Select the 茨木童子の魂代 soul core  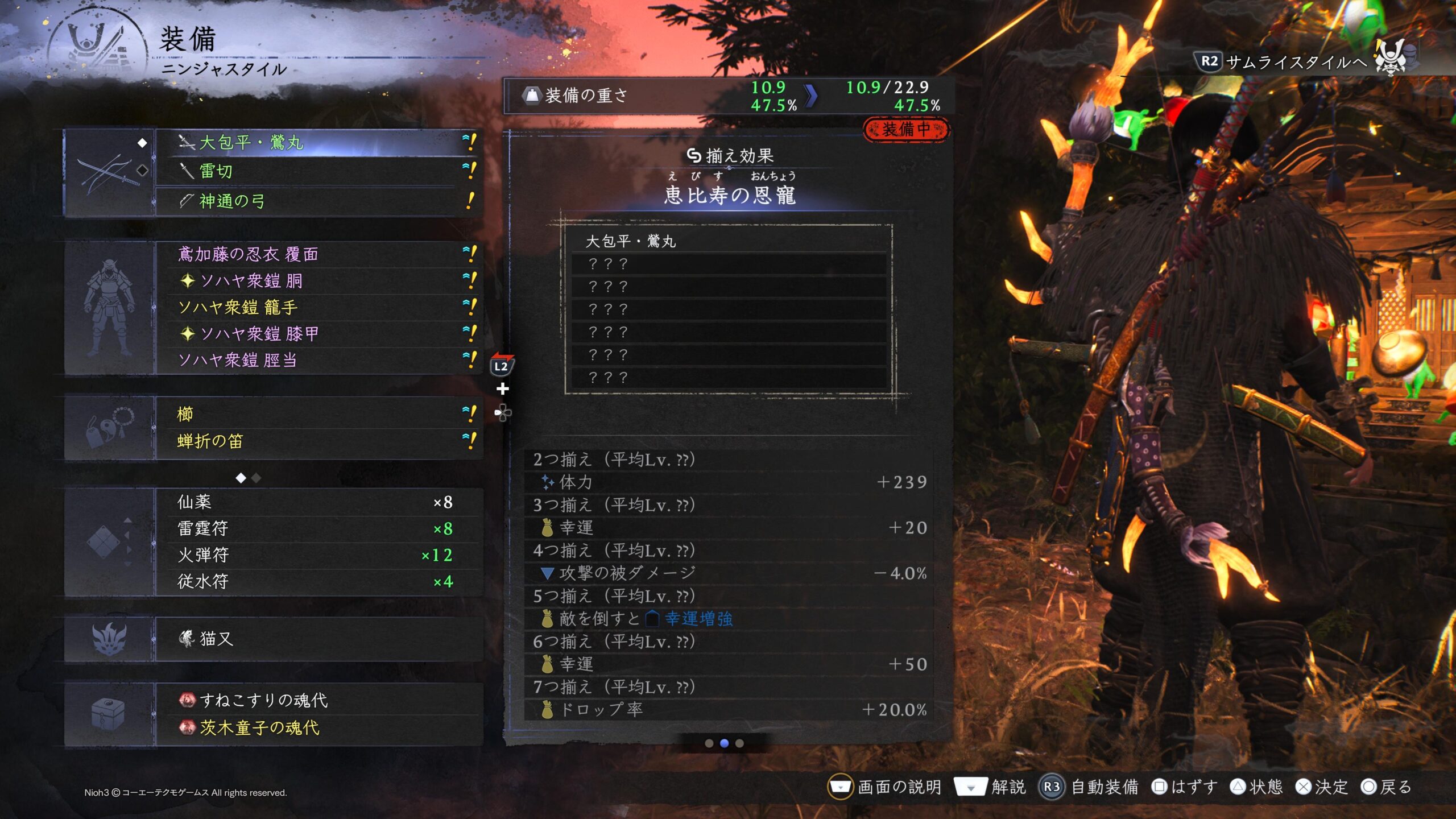tap(318, 727)
